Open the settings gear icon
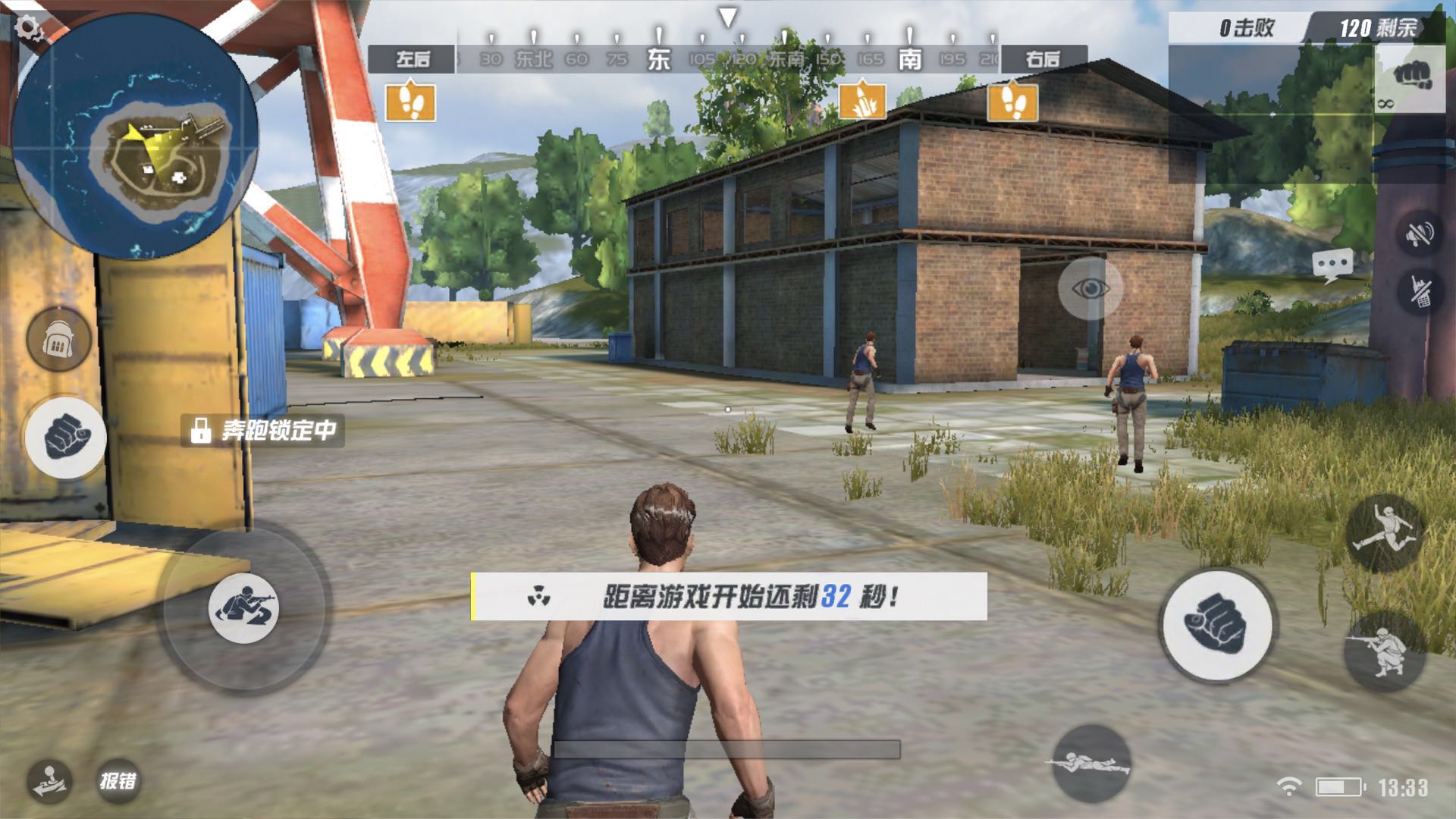 [29, 29]
